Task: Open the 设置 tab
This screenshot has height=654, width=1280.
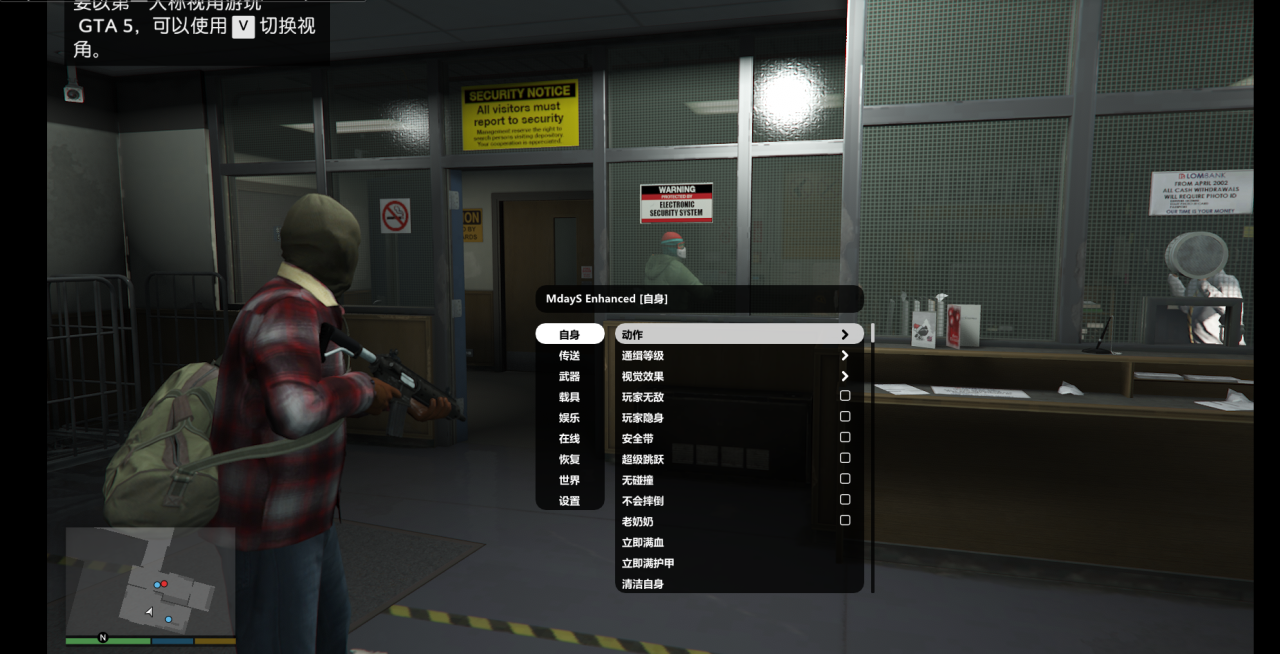Action: point(569,501)
